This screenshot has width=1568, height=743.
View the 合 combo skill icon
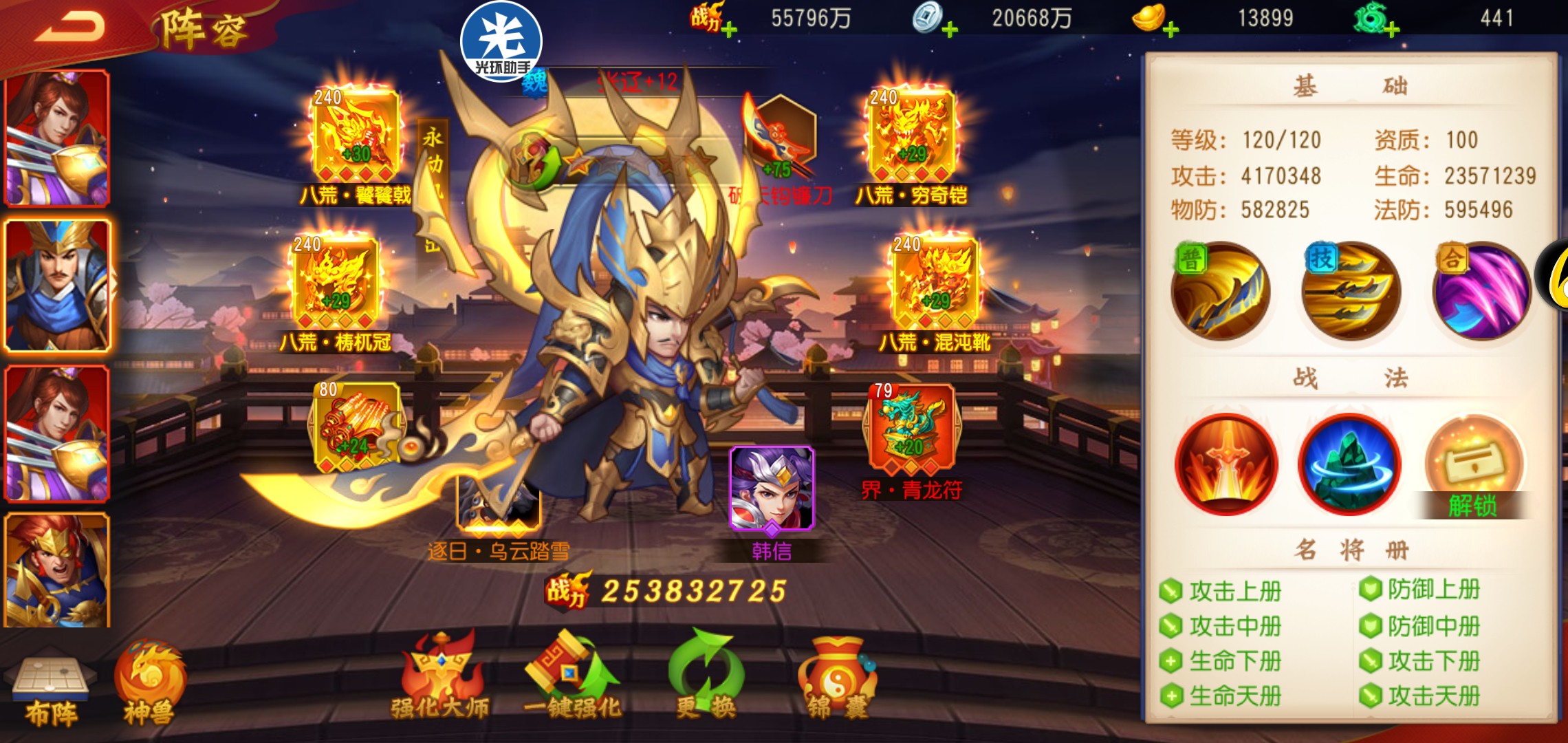point(1481,292)
